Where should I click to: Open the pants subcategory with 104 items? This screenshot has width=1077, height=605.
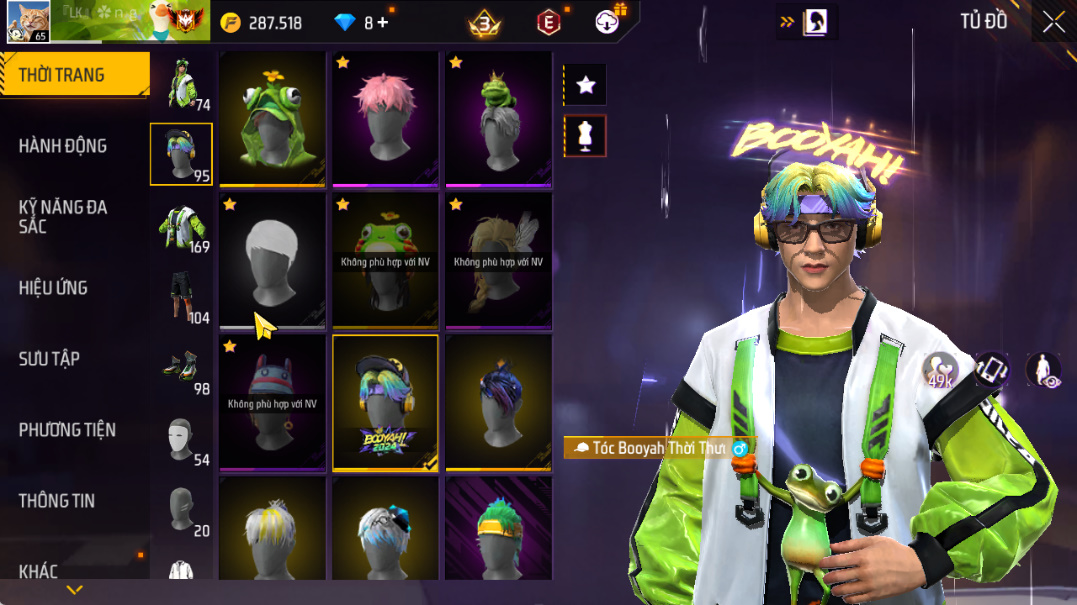(x=182, y=297)
